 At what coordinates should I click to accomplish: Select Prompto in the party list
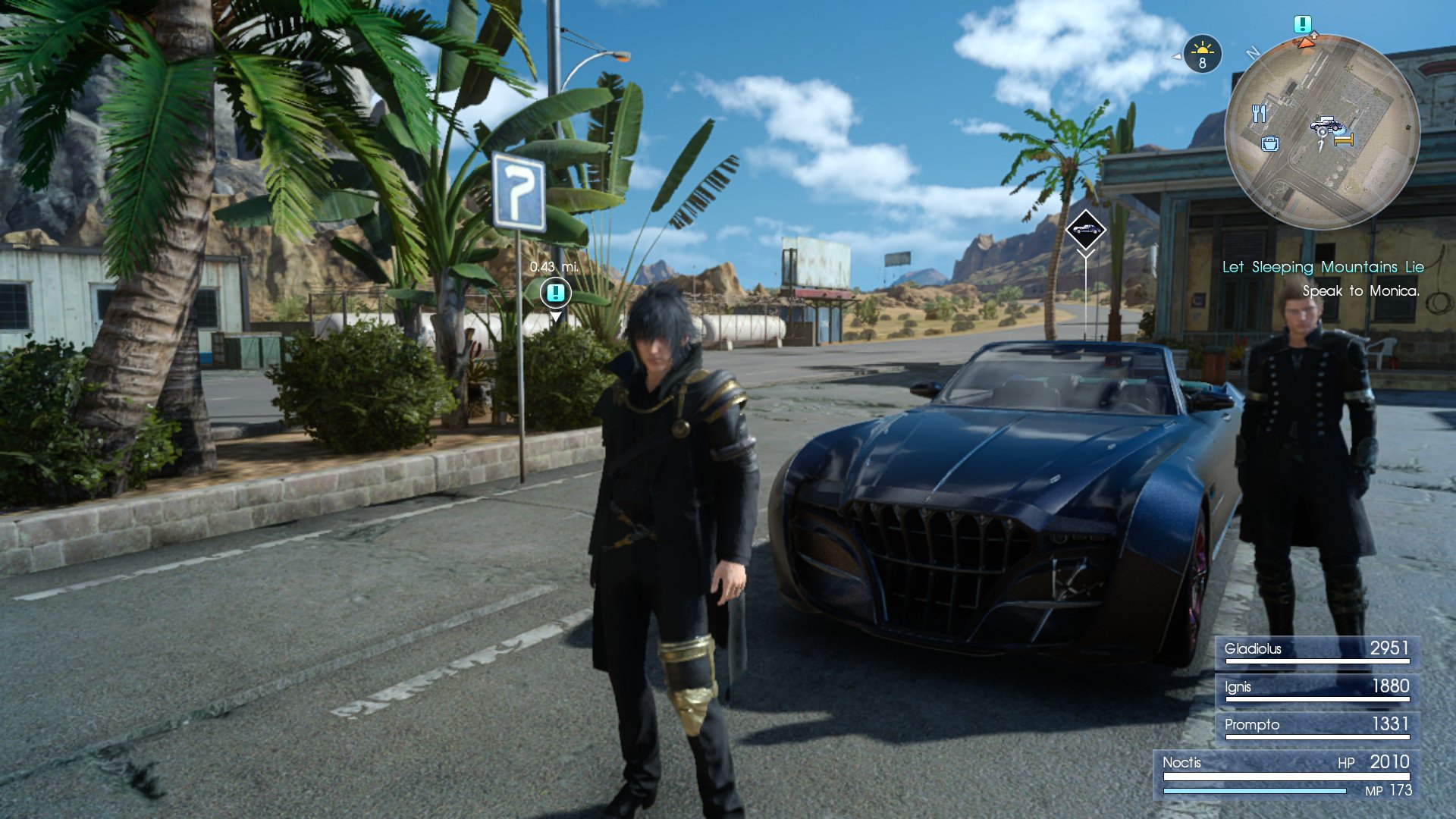(1317, 726)
